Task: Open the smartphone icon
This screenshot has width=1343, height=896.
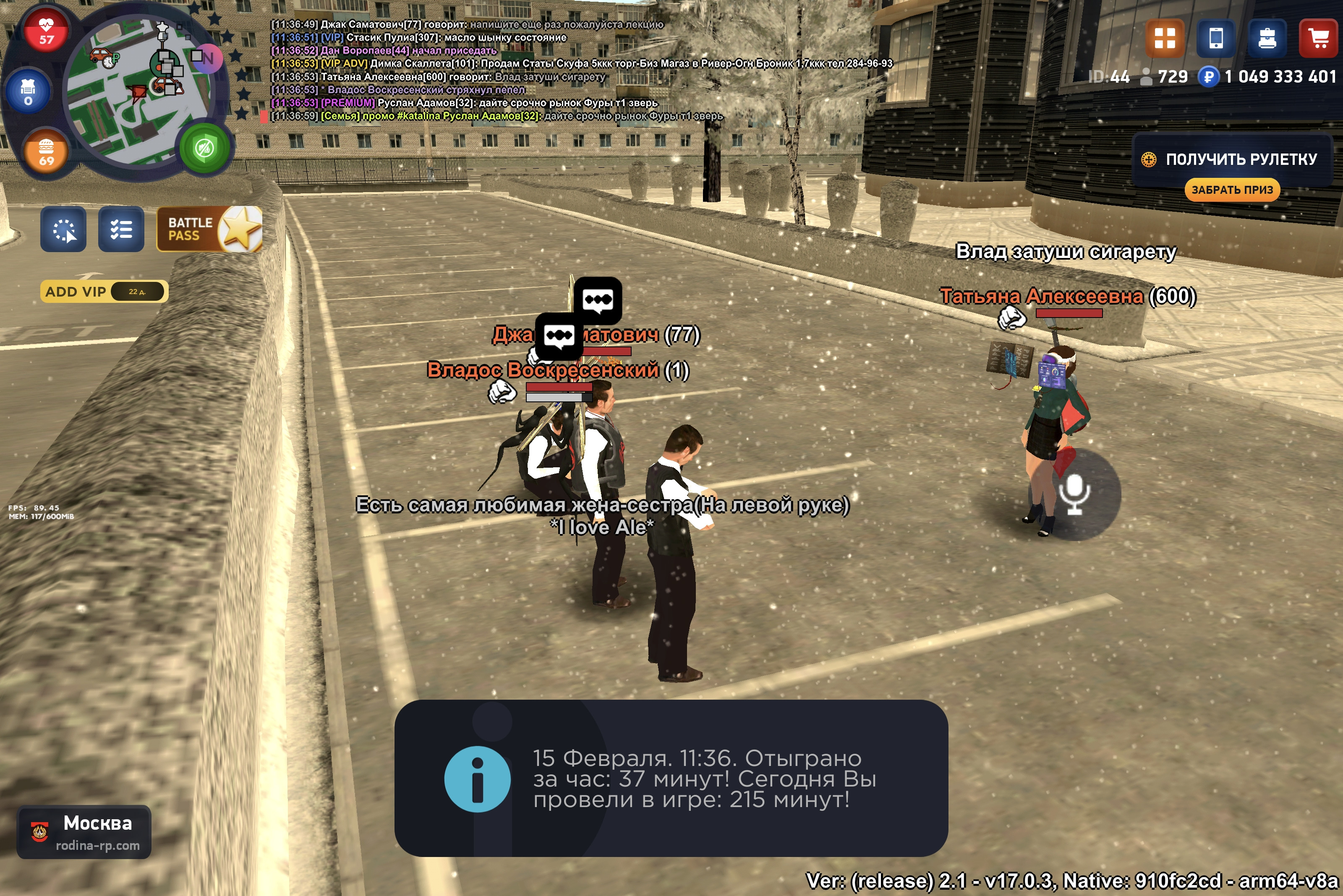Action: click(x=1215, y=38)
